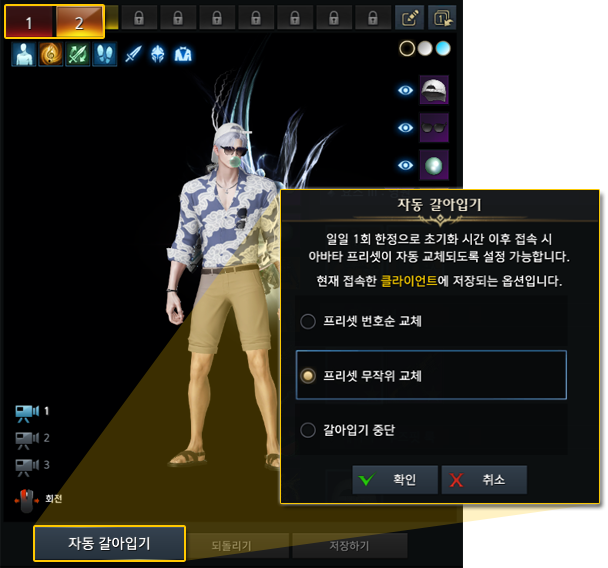Viewport: 608px width, 568px height.
Task: Switch to camera view 2
Action: pos(28,438)
